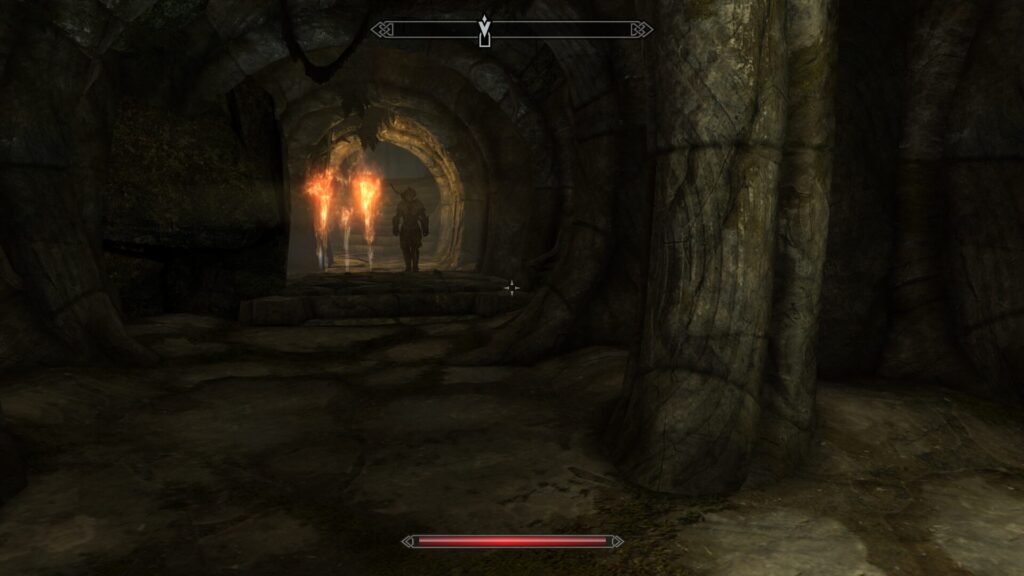The width and height of the screenshot is (1024, 576).
Task: Select the compass bar at the top
Action: click(570, 30)
